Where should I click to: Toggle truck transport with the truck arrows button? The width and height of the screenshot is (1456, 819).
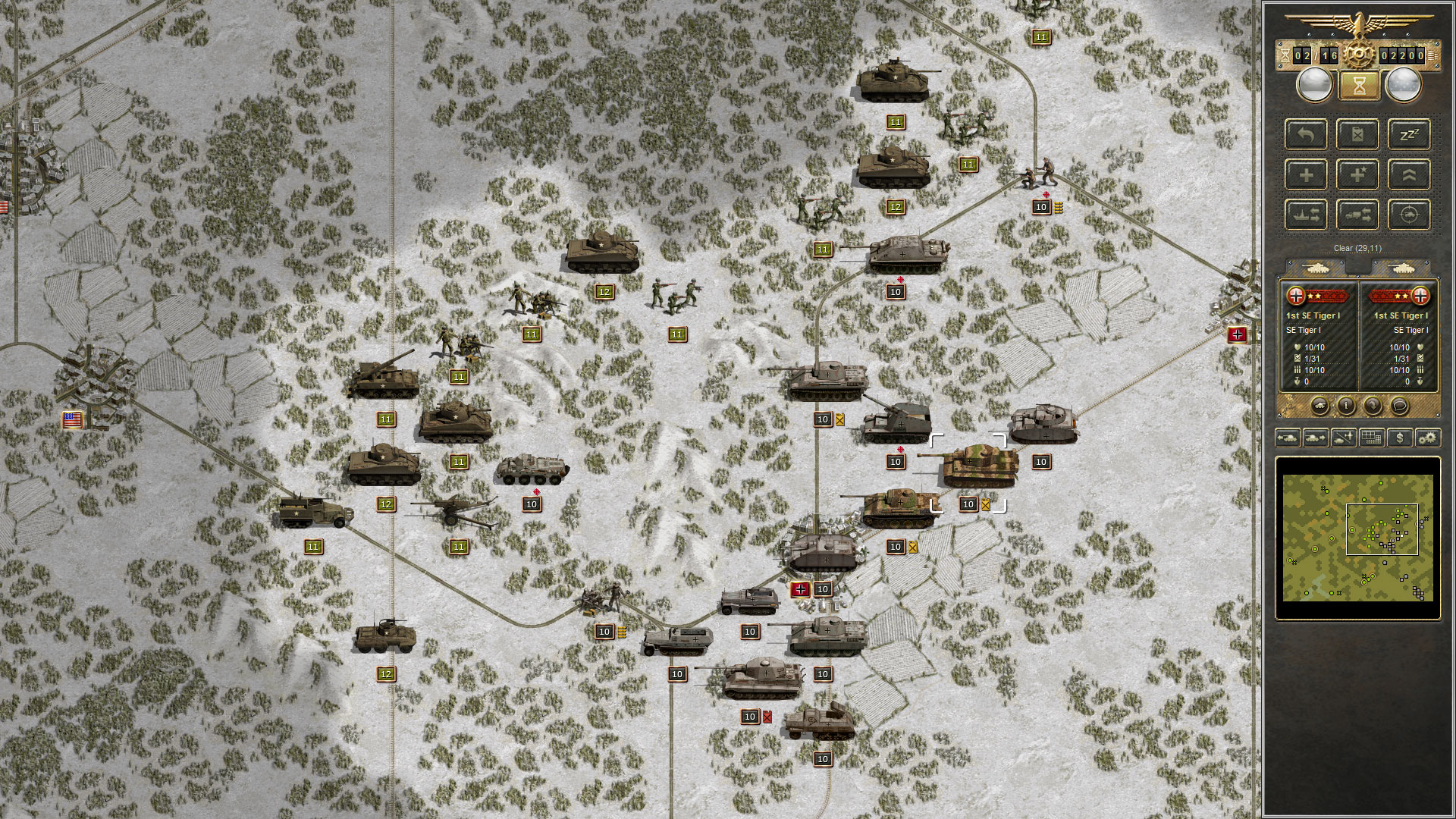1357,215
